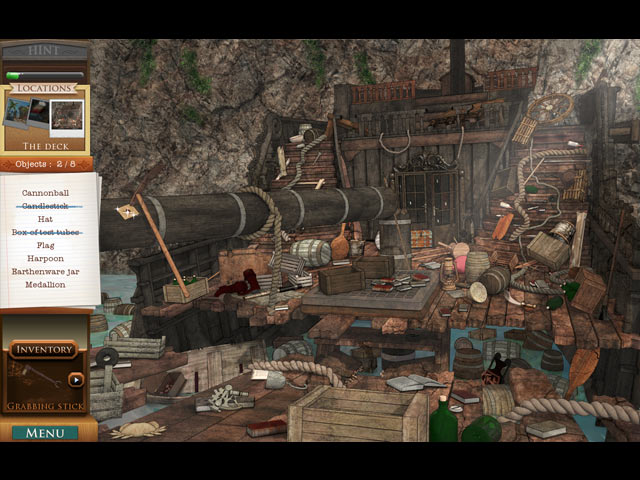This screenshot has height=480, width=640.
Task: Open the Inventory label
Action: [x=44, y=349]
